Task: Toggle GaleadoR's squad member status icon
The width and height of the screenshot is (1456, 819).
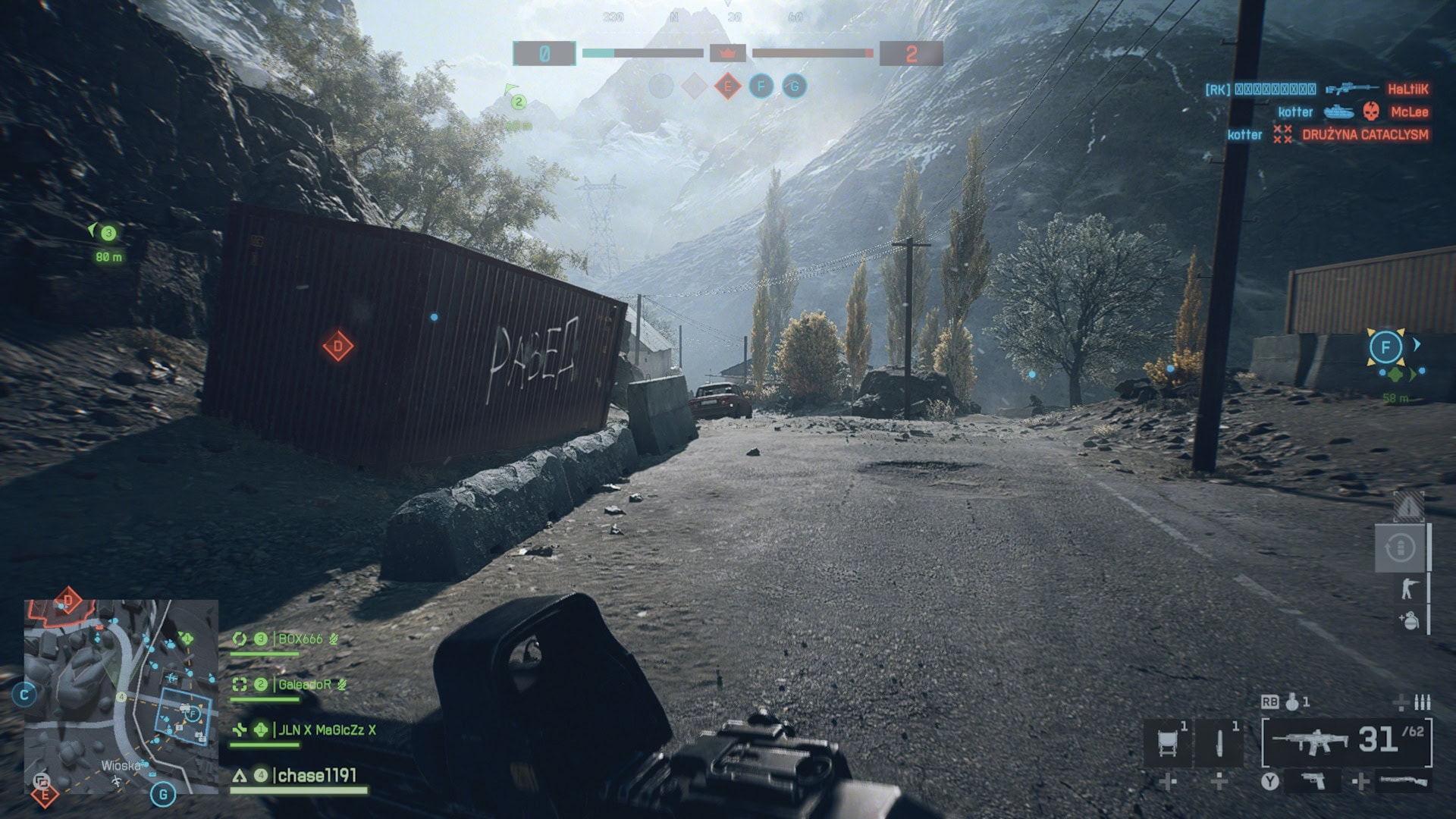Action: [240, 683]
